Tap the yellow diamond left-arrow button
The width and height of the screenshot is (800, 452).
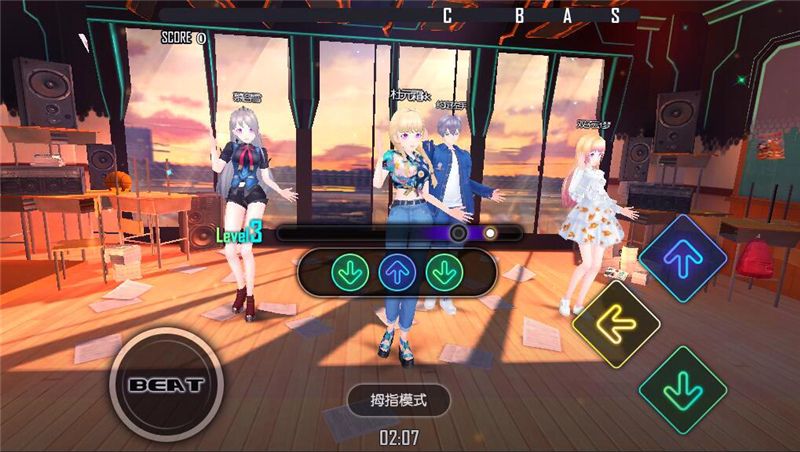(x=616, y=323)
